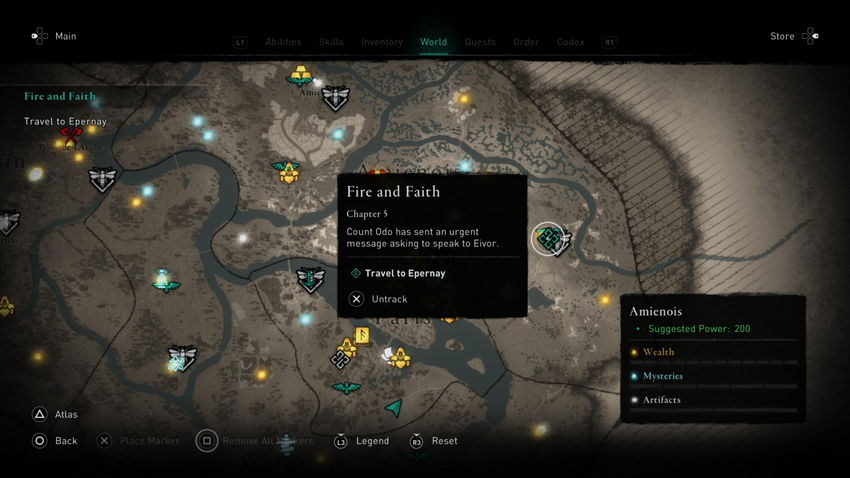The width and height of the screenshot is (850, 478).
Task: Untrack the Fire and Faith quest
Action: [389, 299]
